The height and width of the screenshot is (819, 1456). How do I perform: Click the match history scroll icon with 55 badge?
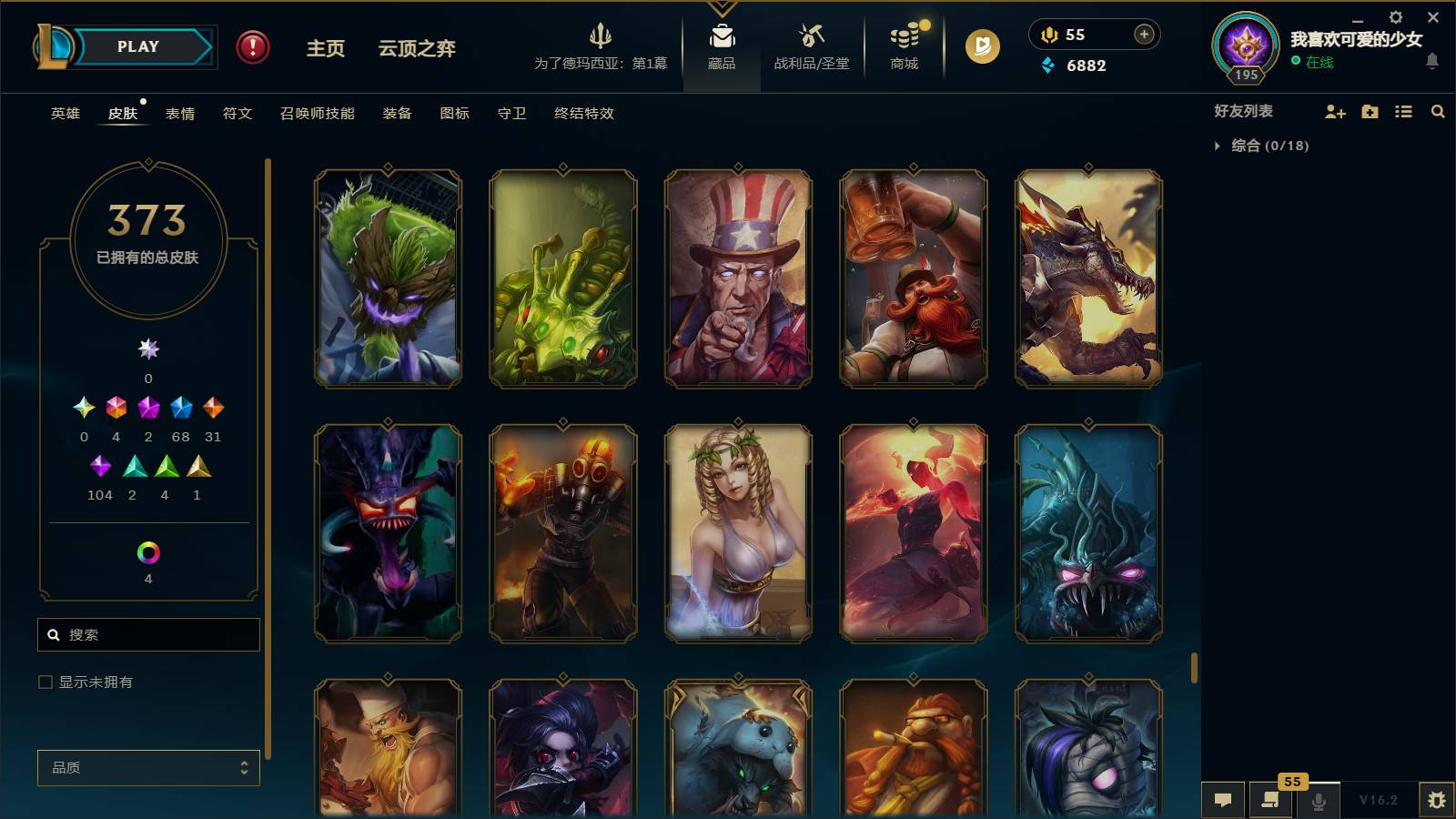pos(1270,800)
